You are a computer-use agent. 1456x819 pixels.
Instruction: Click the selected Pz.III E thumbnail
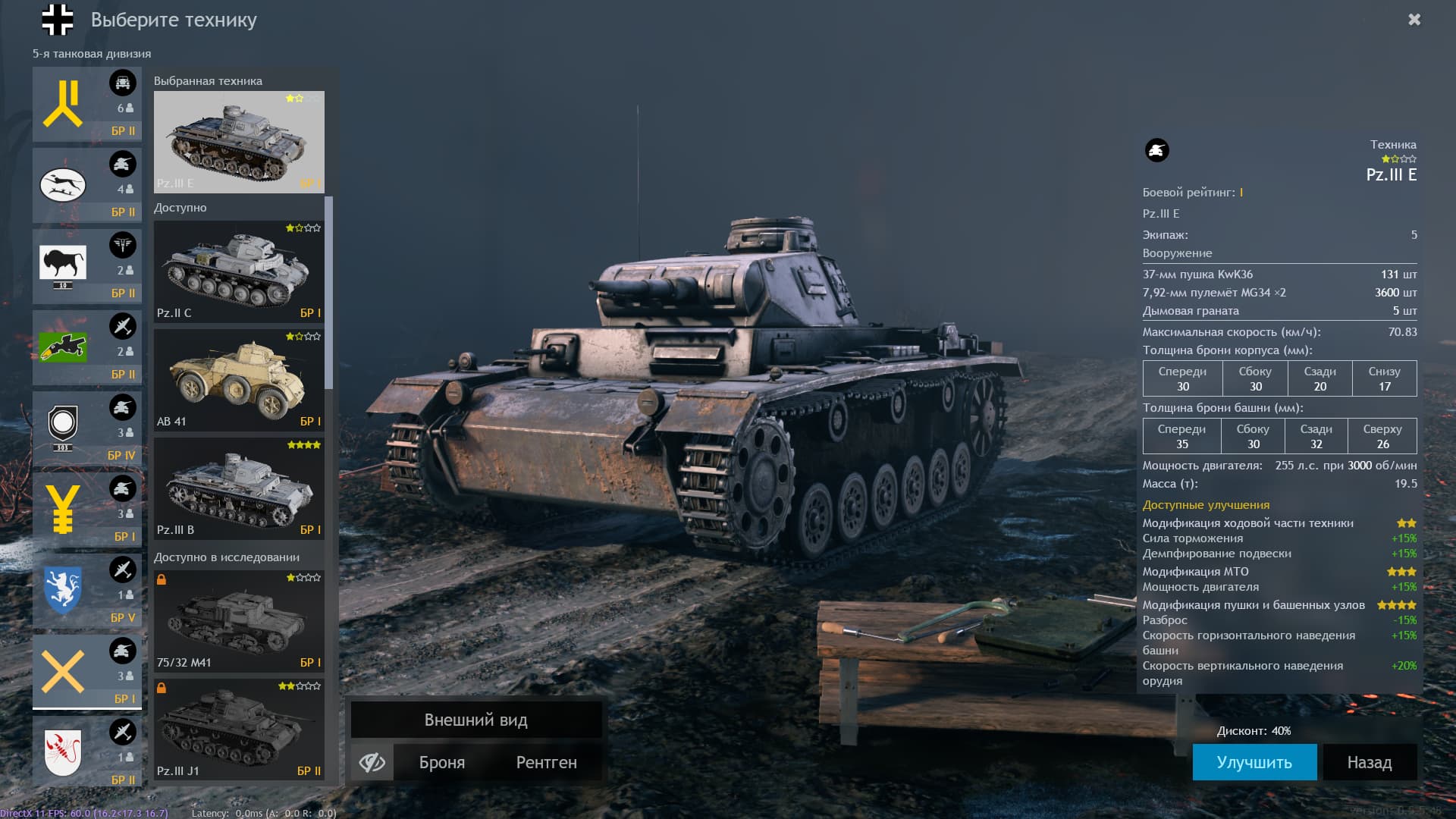point(239,142)
